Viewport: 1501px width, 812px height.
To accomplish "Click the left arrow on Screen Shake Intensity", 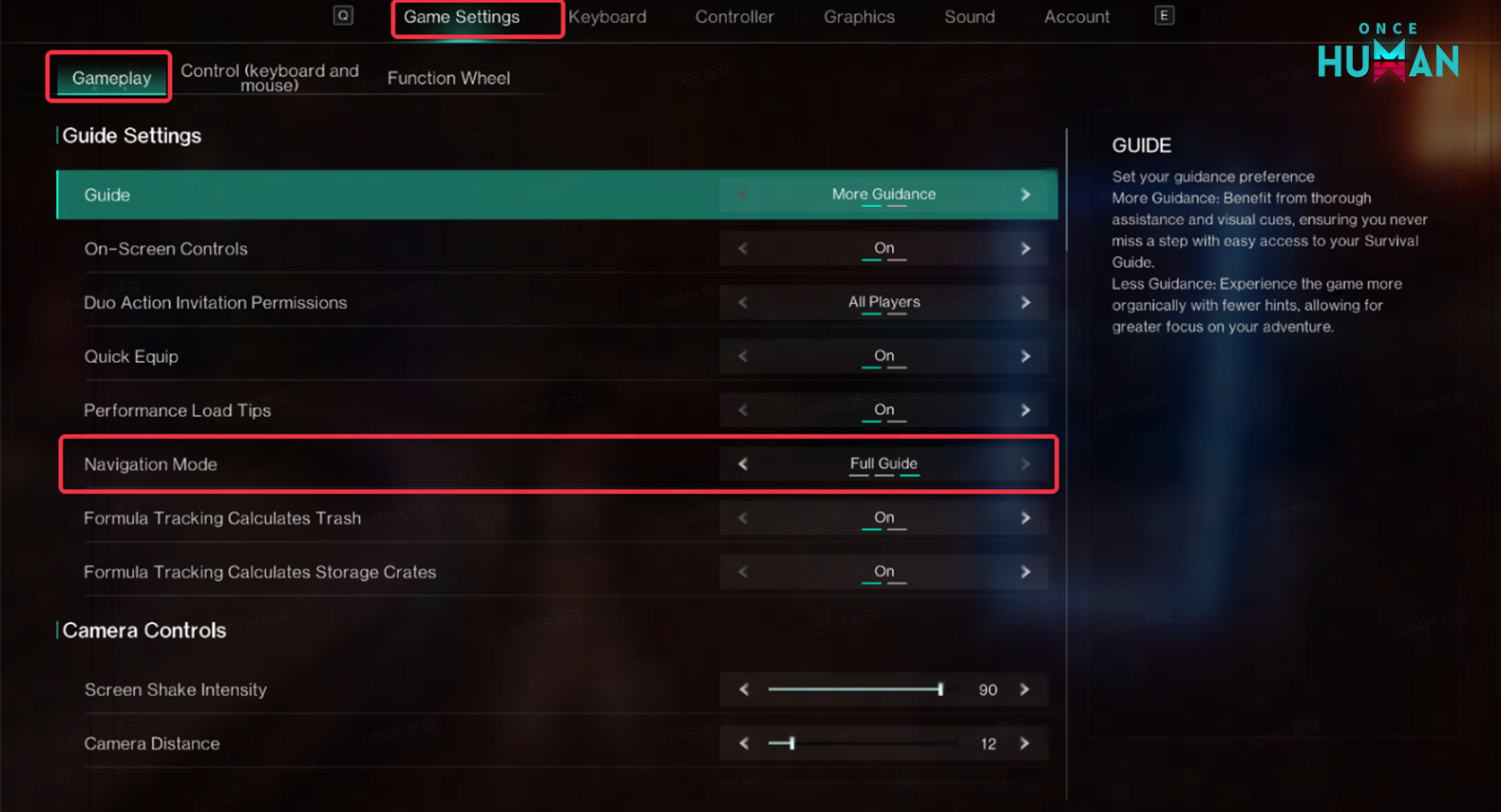I will [743, 689].
